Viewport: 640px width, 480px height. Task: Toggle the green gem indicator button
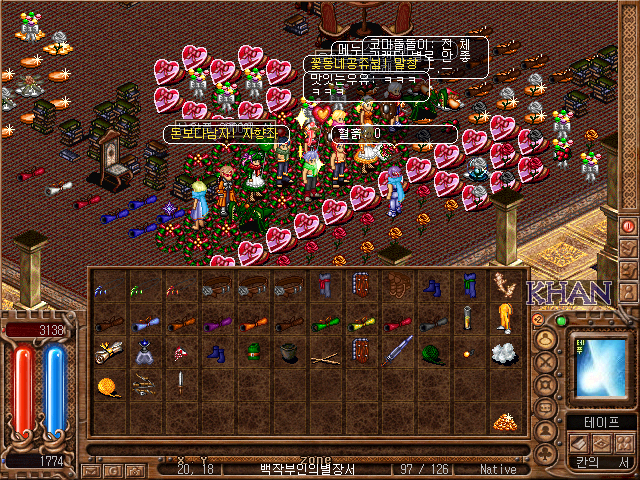(560, 321)
